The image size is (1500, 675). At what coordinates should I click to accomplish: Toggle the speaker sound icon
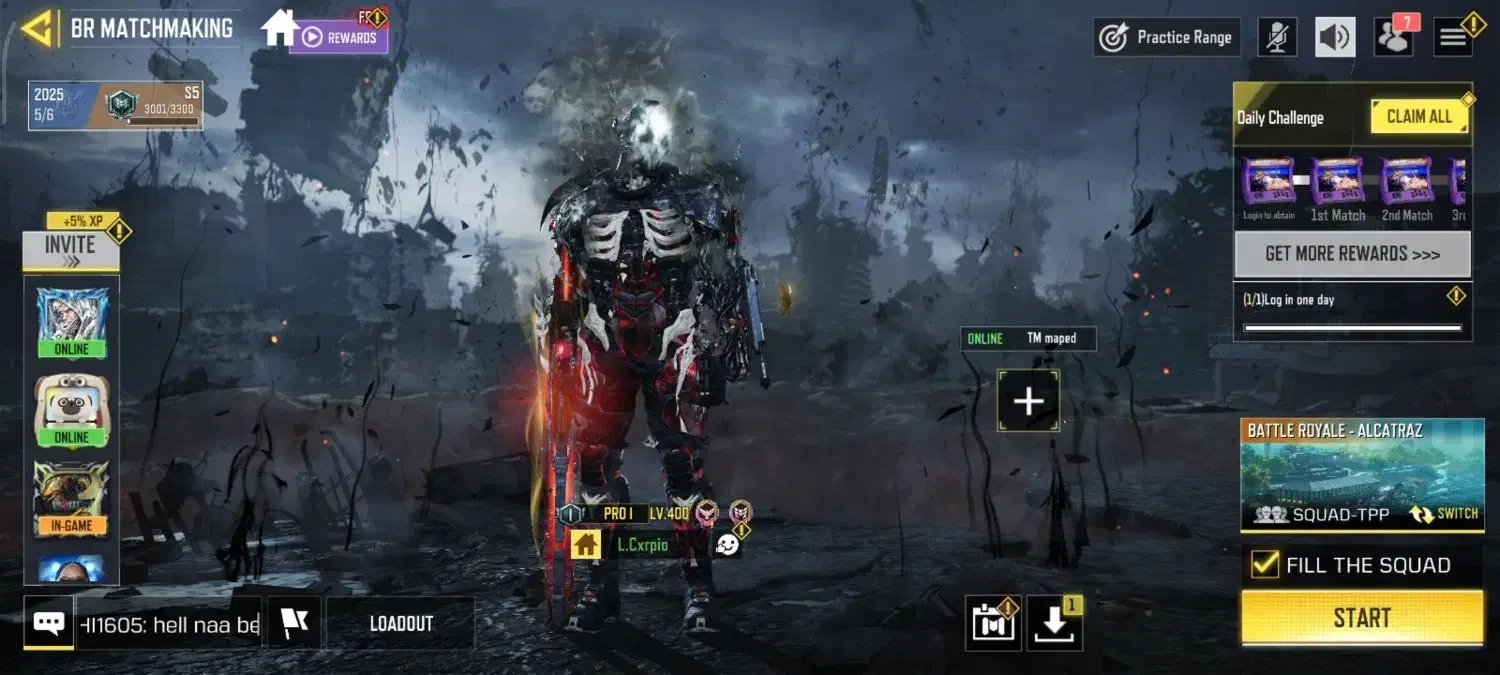pyautogui.click(x=1335, y=38)
